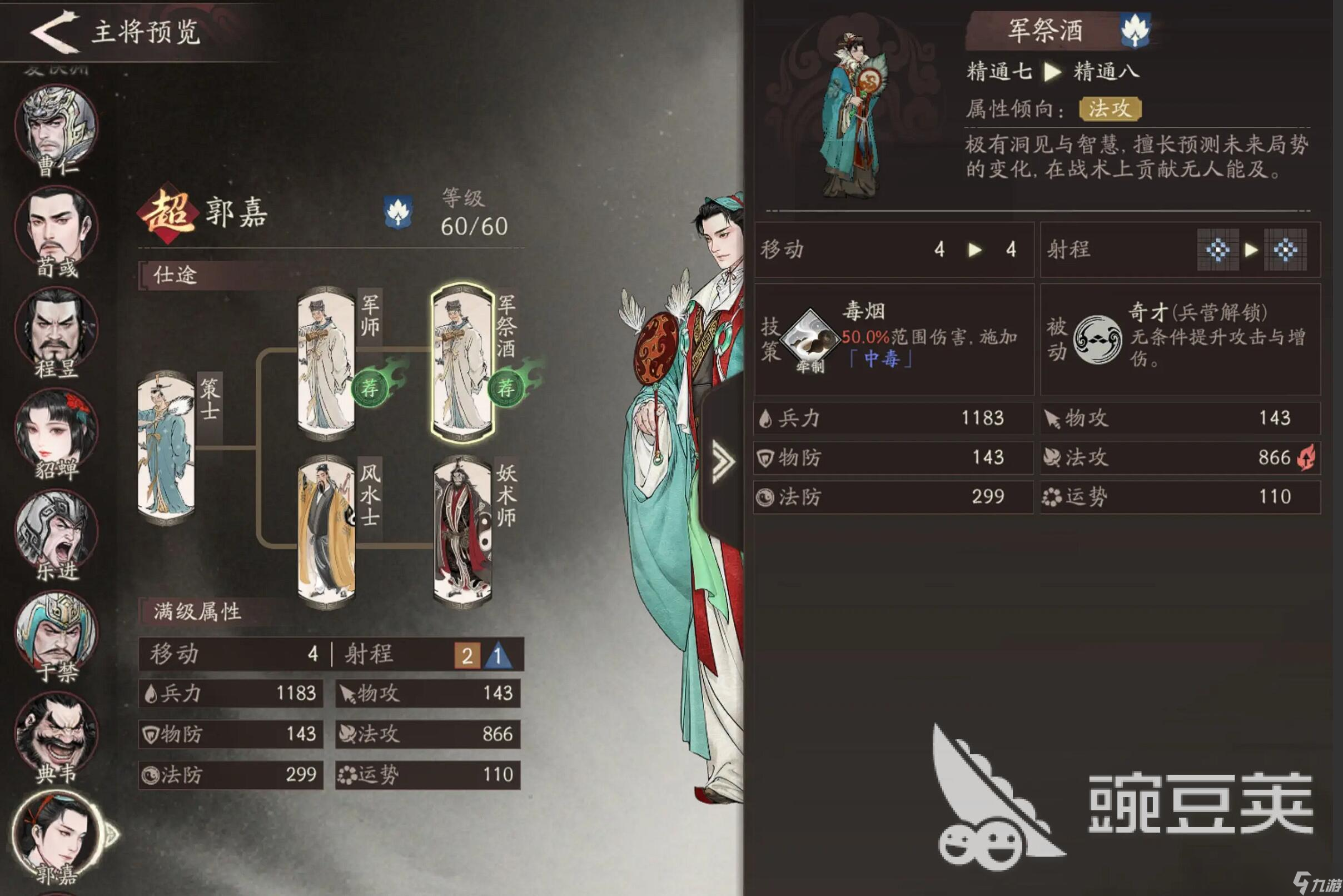Select the 军祭酒 career card
1343x896 pixels.
(x=462, y=364)
